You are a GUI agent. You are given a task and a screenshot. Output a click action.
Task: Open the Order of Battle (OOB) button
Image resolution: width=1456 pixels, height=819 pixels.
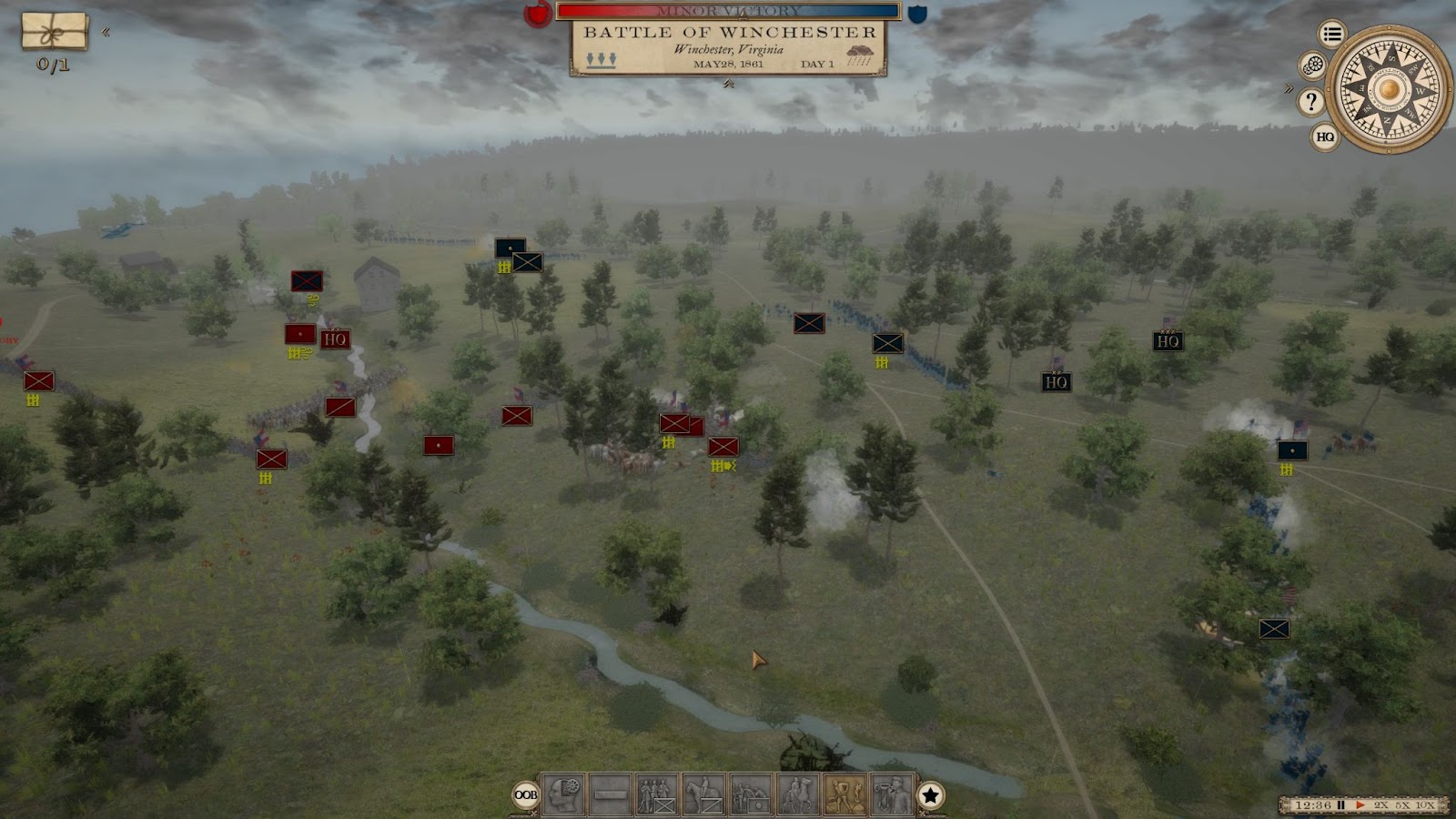[526, 794]
